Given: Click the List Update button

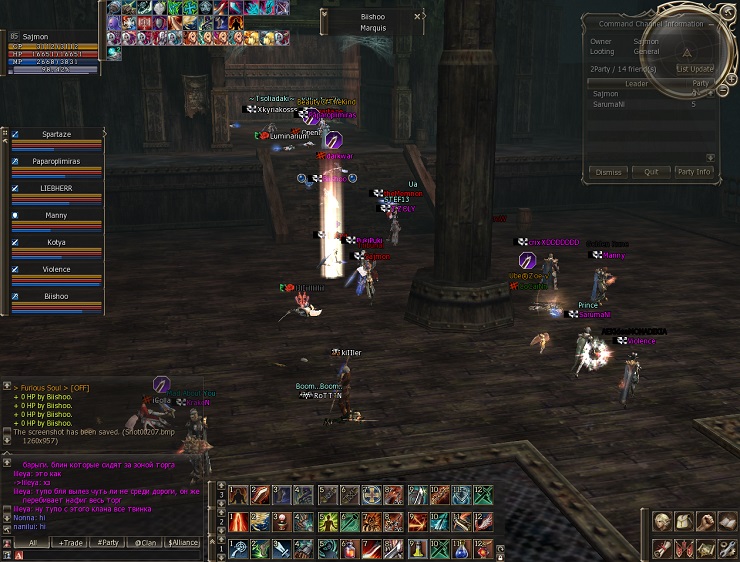Looking at the screenshot, I should coord(694,69).
